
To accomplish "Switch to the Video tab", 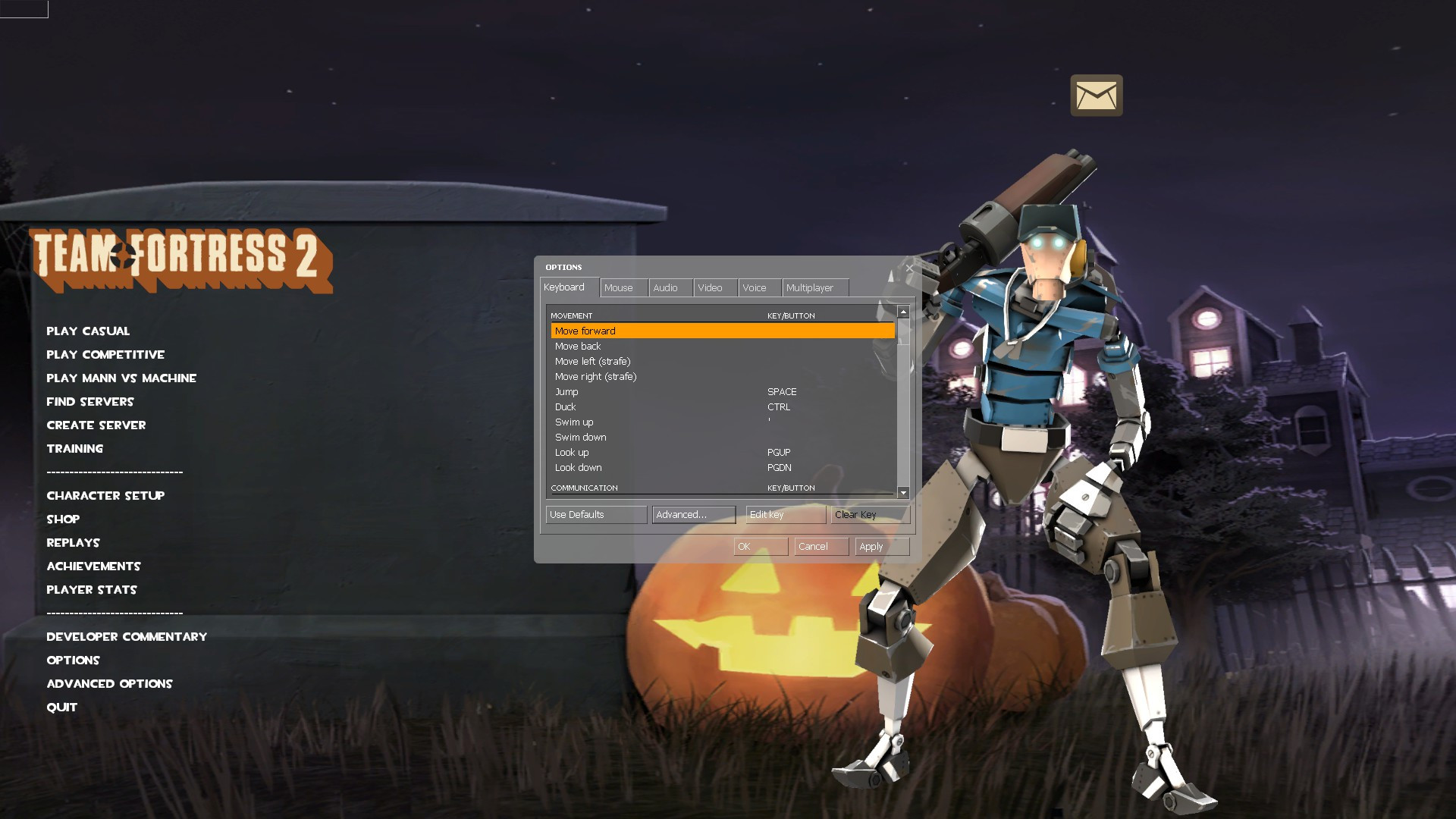I will tap(711, 287).
